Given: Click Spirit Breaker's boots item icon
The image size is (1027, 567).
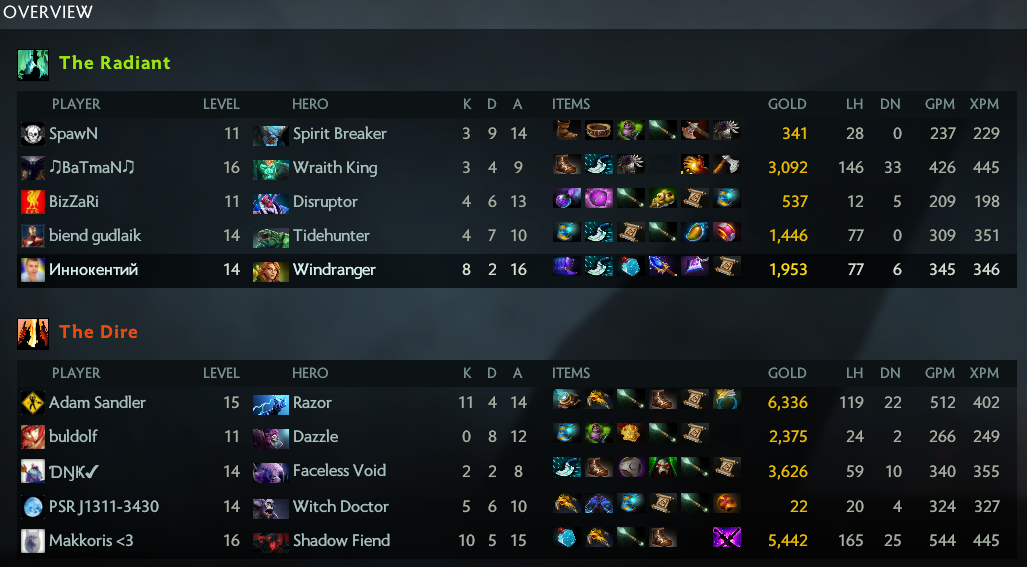Looking at the screenshot, I should [567, 132].
